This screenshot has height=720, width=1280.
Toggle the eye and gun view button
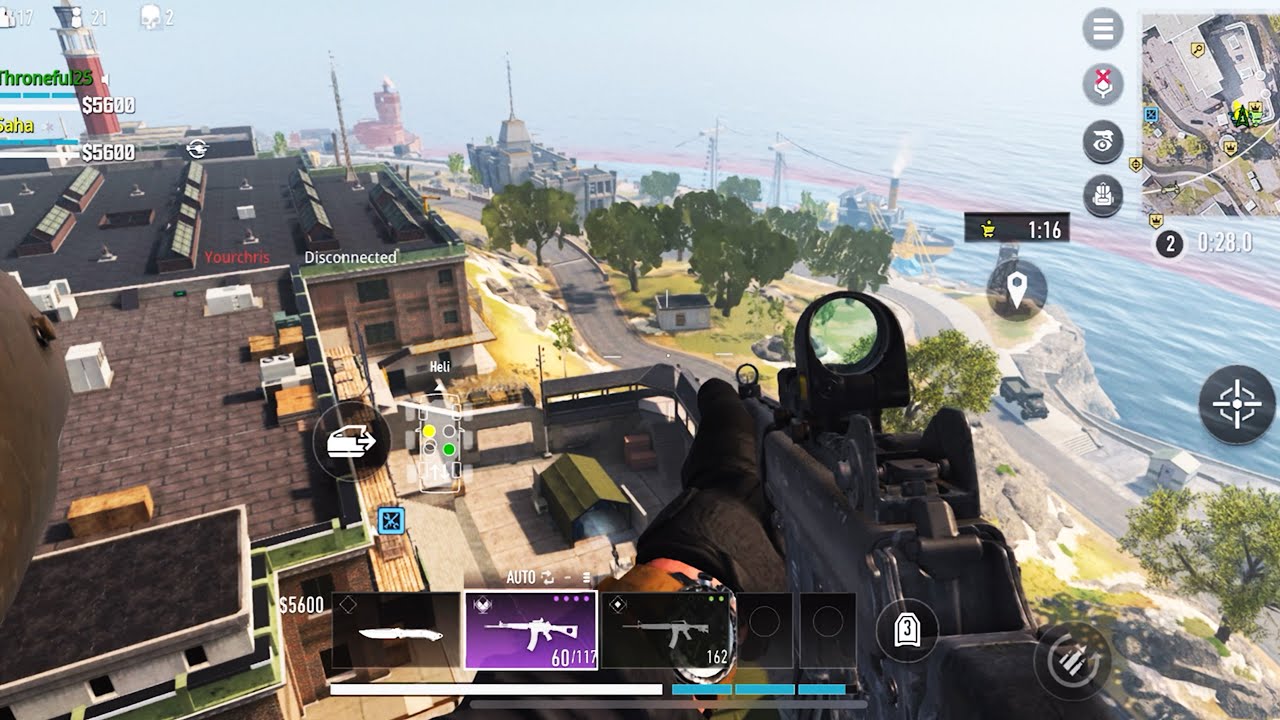[x=1102, y=141]
